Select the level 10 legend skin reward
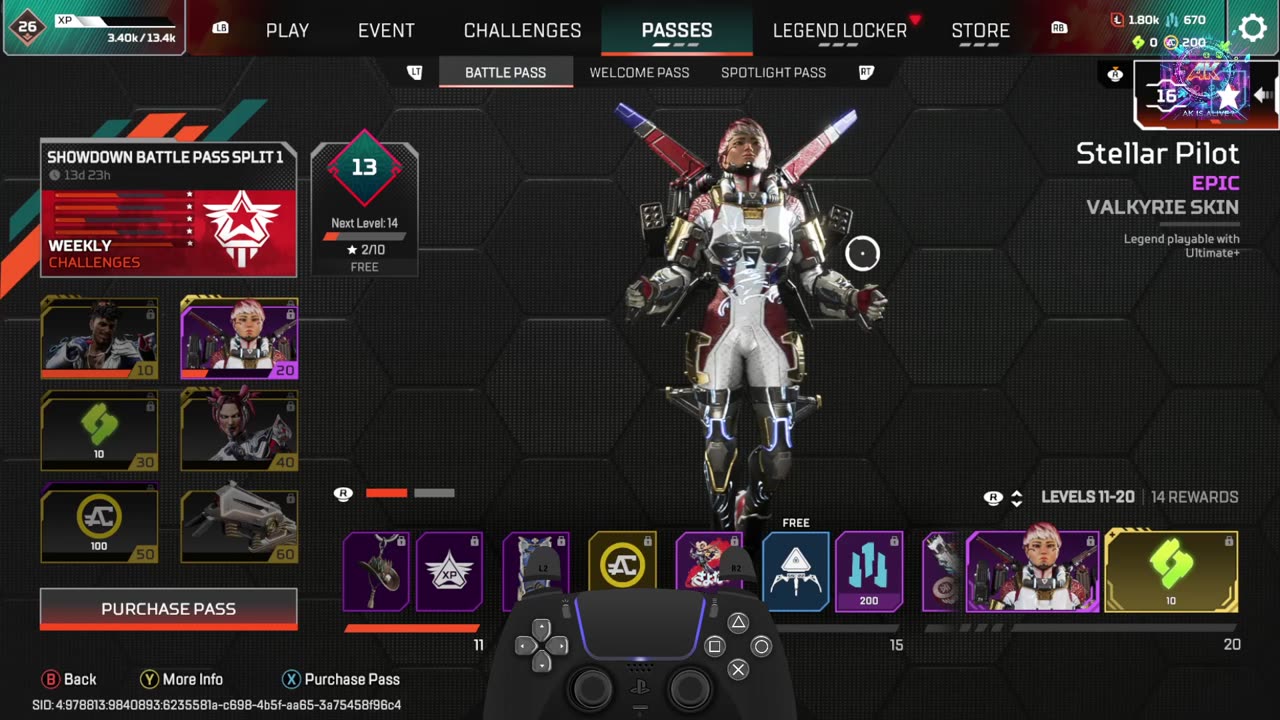This screenshot has height=720, width=1280. point(99,338)
